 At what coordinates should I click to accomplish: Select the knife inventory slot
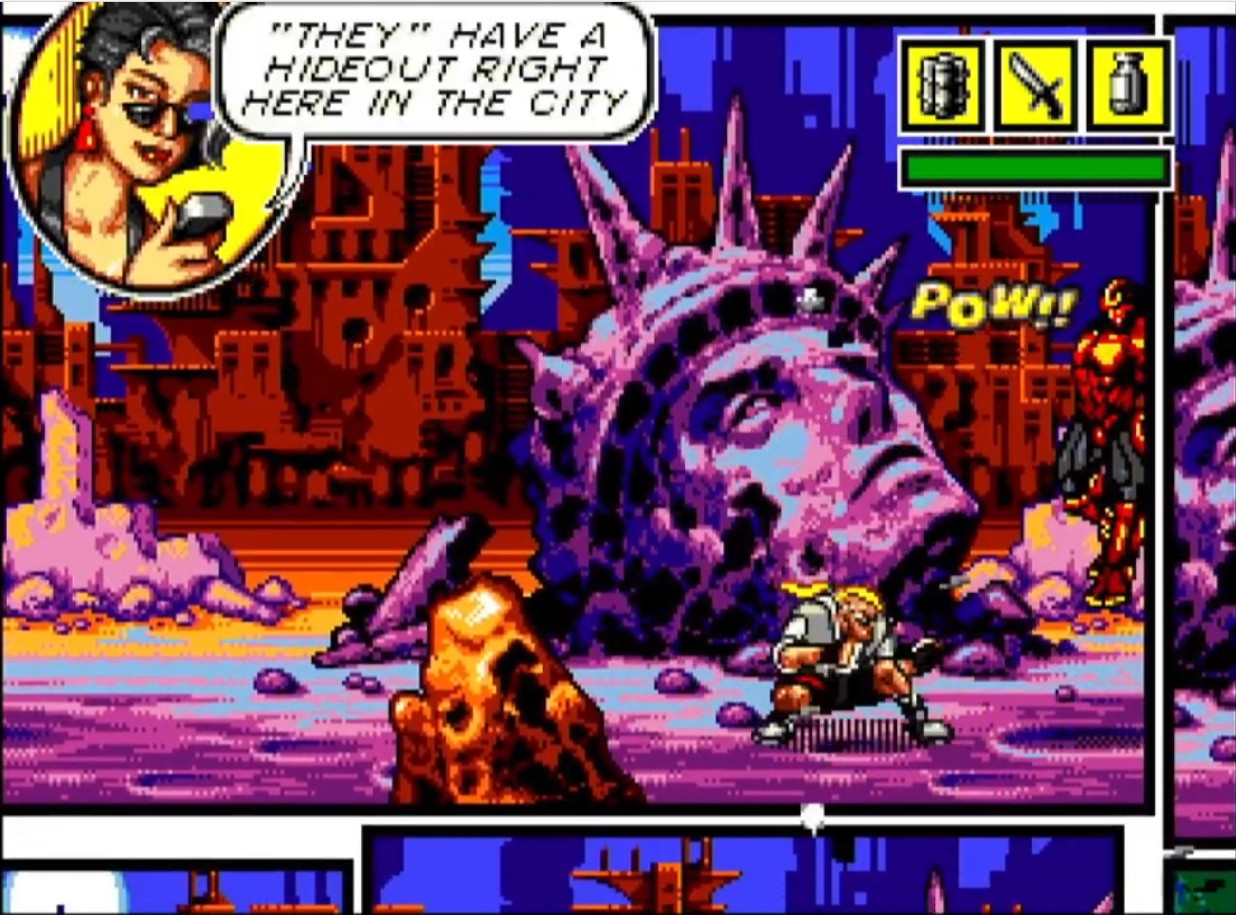1035,86
